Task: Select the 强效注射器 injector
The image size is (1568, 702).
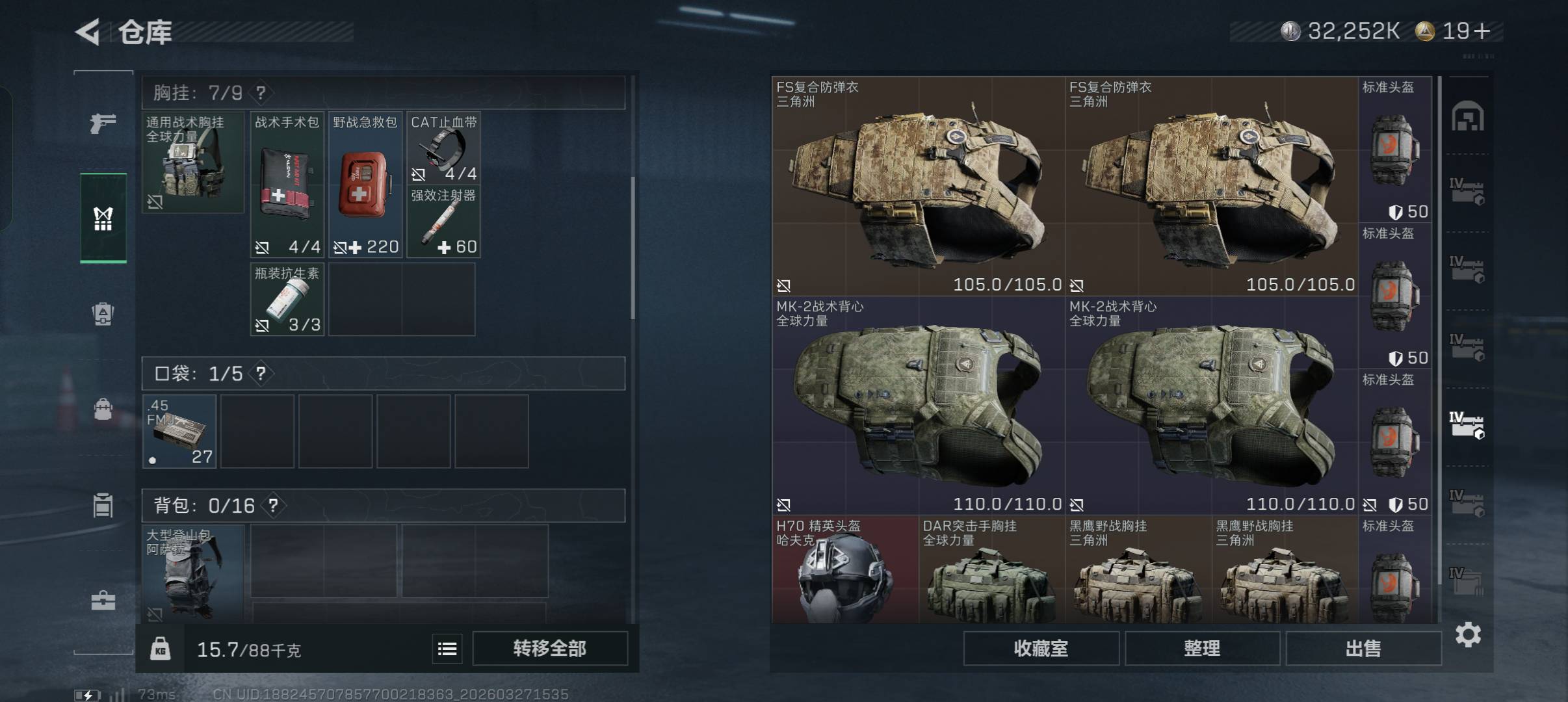Action: [x=443, y=222]
